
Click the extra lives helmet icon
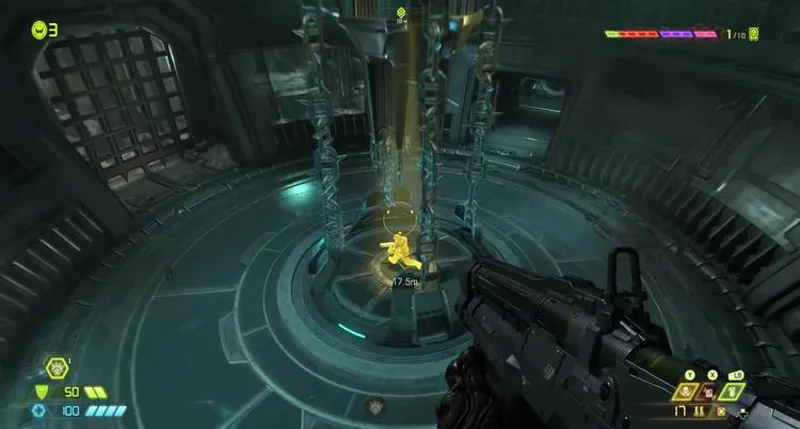(x=39, y=30)
